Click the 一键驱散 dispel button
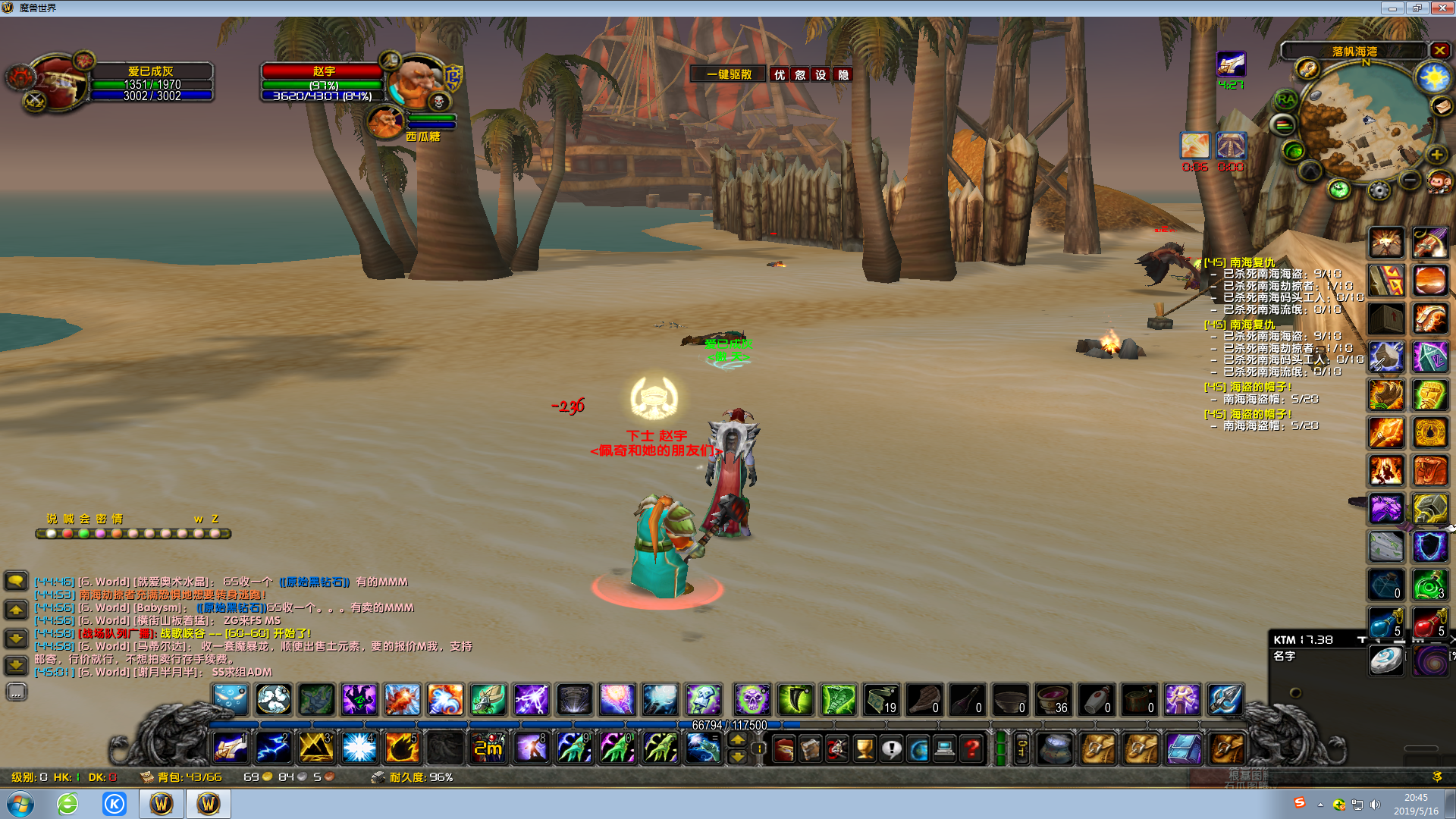1456x819 pixels. point(728,74)
